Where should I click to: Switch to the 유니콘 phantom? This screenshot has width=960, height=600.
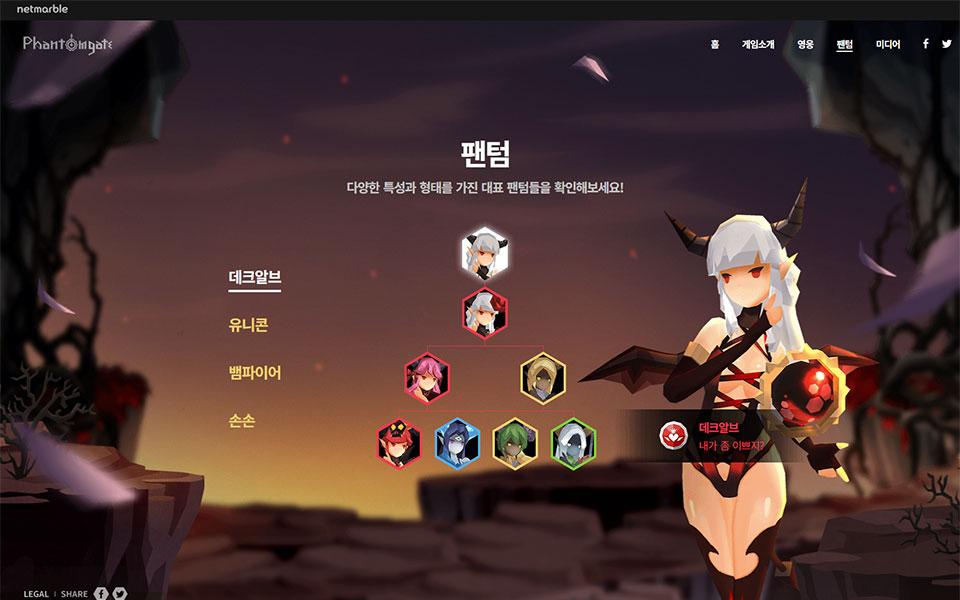[x=248, y=326]
